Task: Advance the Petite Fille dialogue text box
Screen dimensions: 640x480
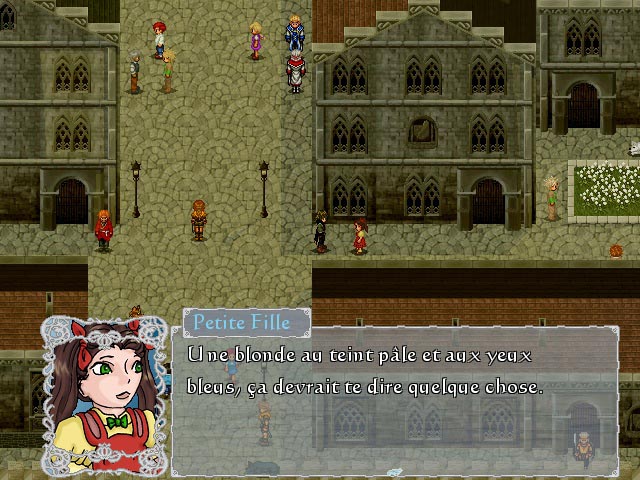Action: coord(394,400)
